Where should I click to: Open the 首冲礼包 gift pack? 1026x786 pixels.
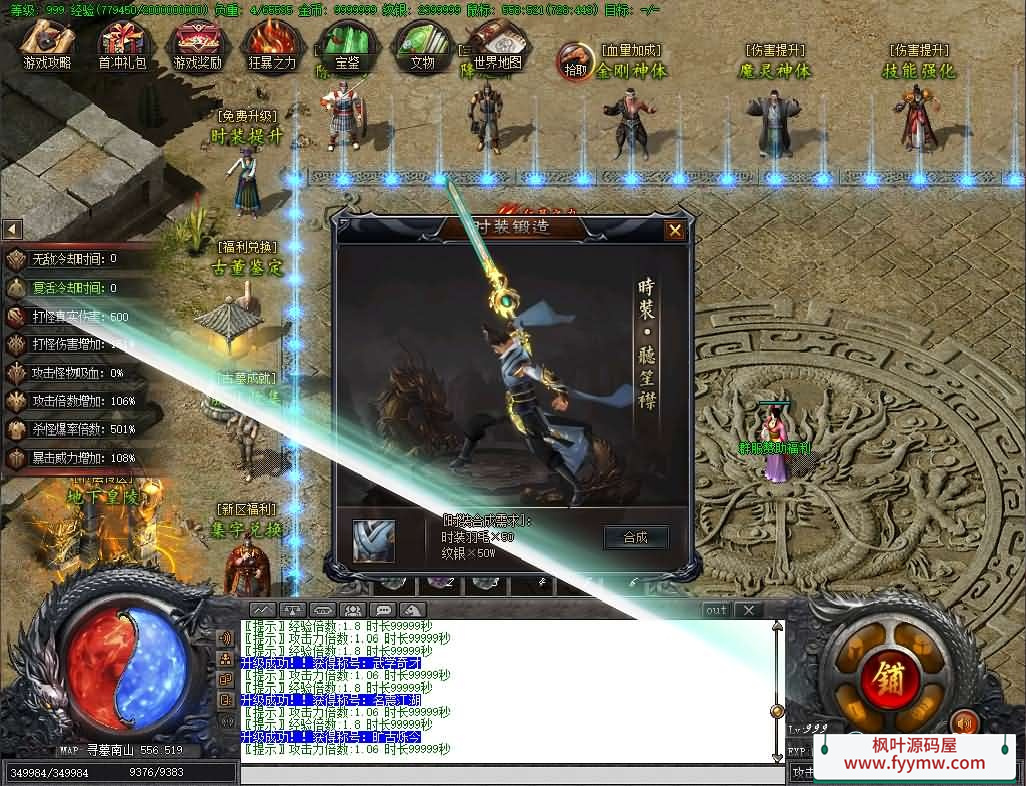(122, 46)
